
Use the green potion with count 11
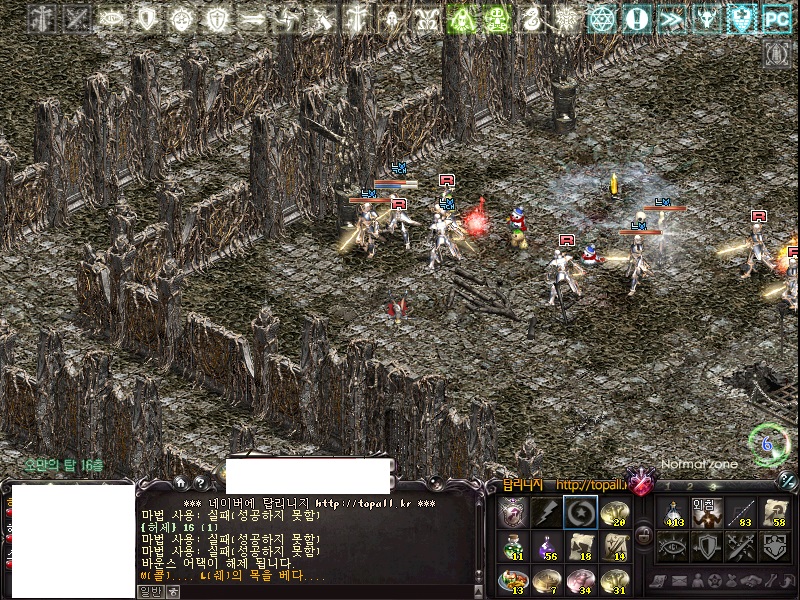tap(514, 546)
